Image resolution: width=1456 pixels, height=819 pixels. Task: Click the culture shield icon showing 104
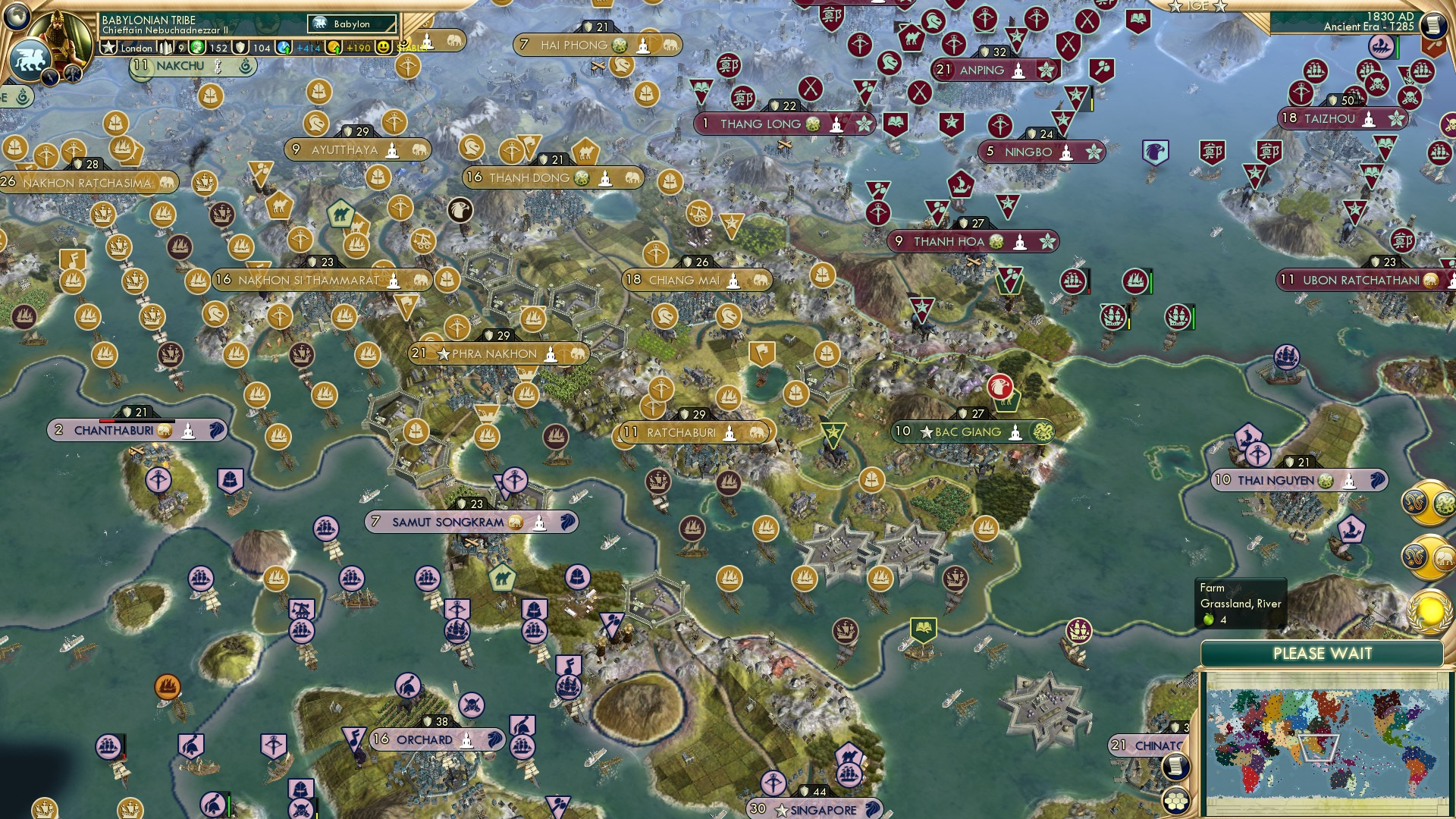[242, 49]
